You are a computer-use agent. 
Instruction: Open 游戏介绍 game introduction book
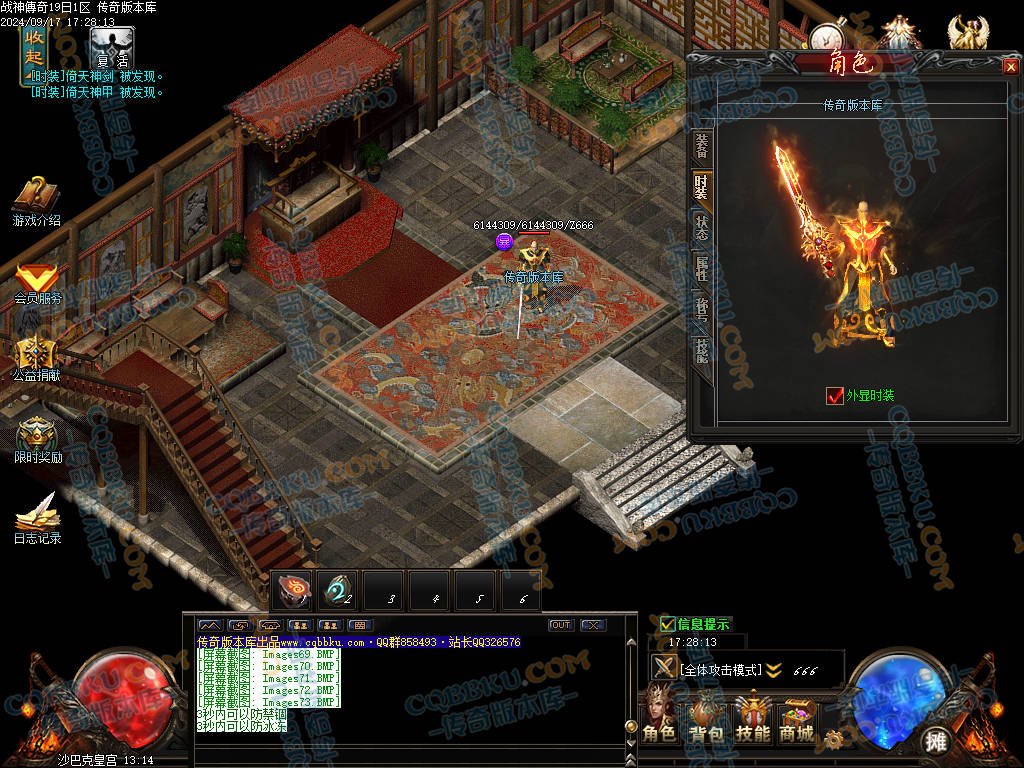point(36,200)
